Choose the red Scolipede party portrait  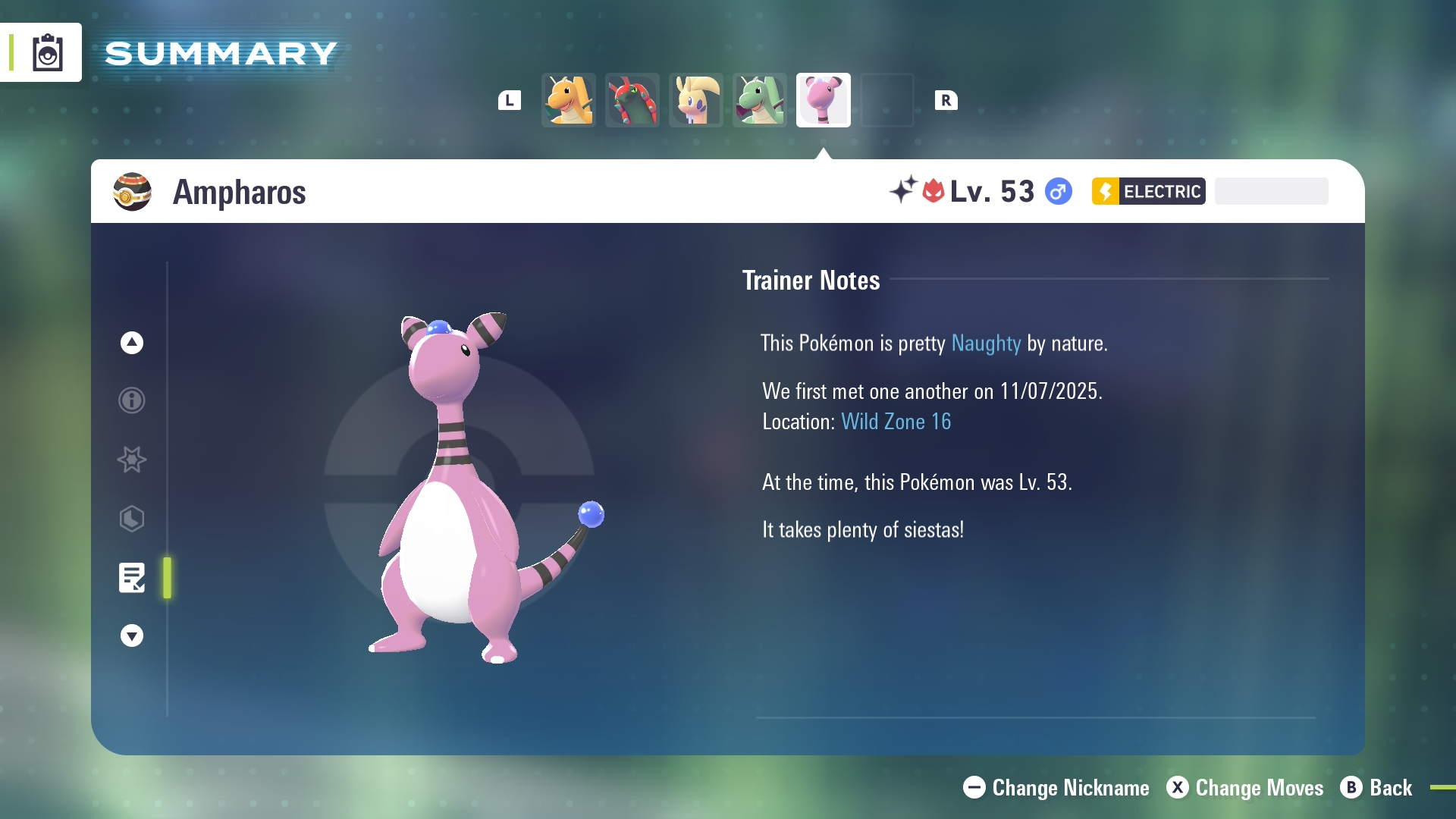[632, 100]
